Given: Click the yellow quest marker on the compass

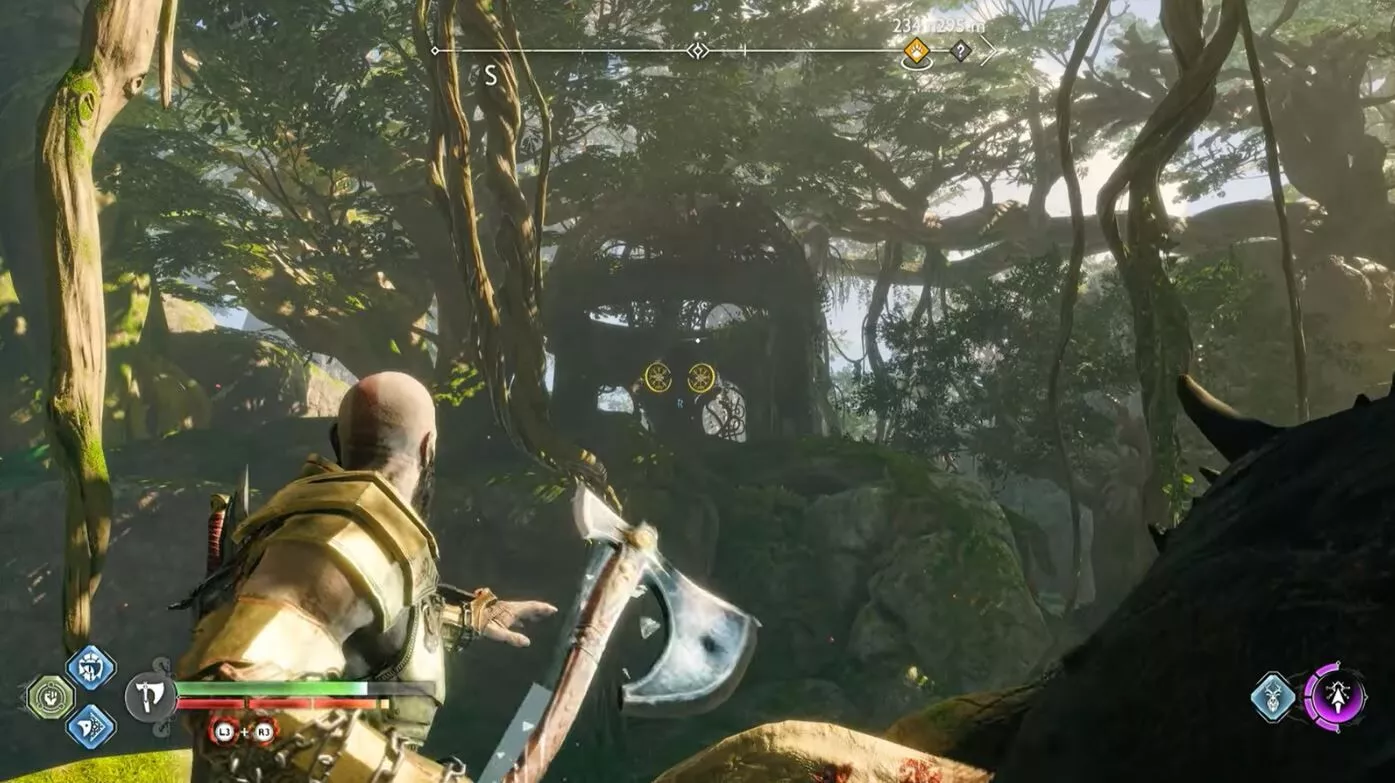Looking at the screenshot, I should pos(917,51).
